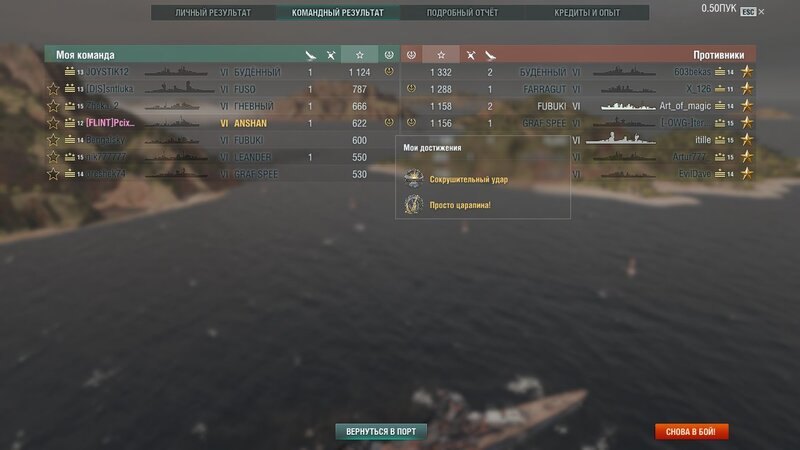Select oreshek74 Graf Spee row
Screen dimensions: 800x450
(110, 174)
